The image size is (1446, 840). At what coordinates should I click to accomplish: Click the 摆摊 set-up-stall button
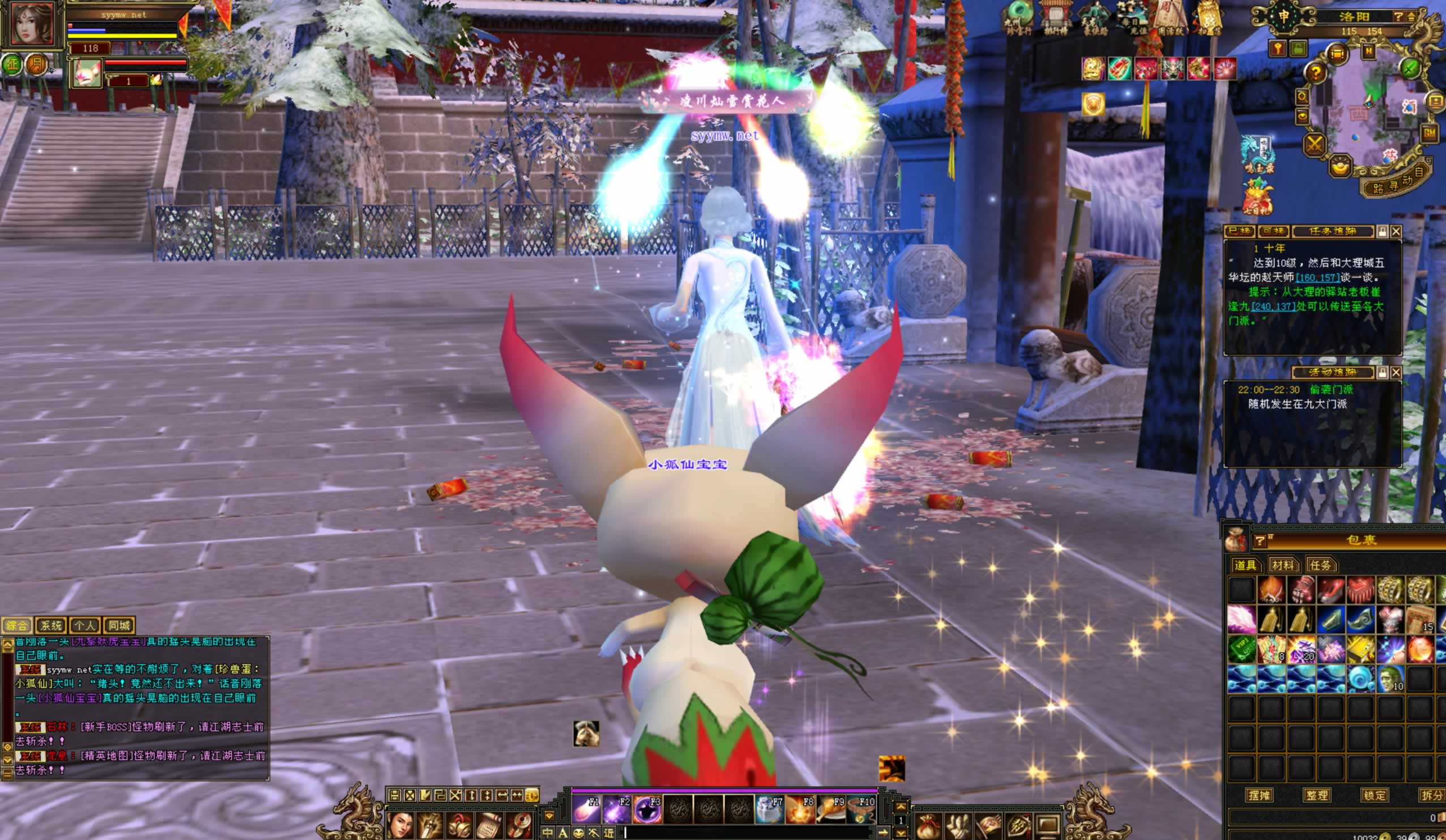(1259, 795)
